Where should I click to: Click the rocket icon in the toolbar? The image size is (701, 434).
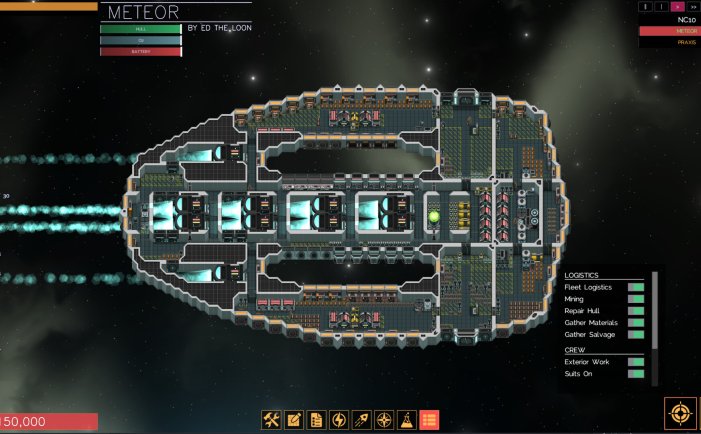362,420
